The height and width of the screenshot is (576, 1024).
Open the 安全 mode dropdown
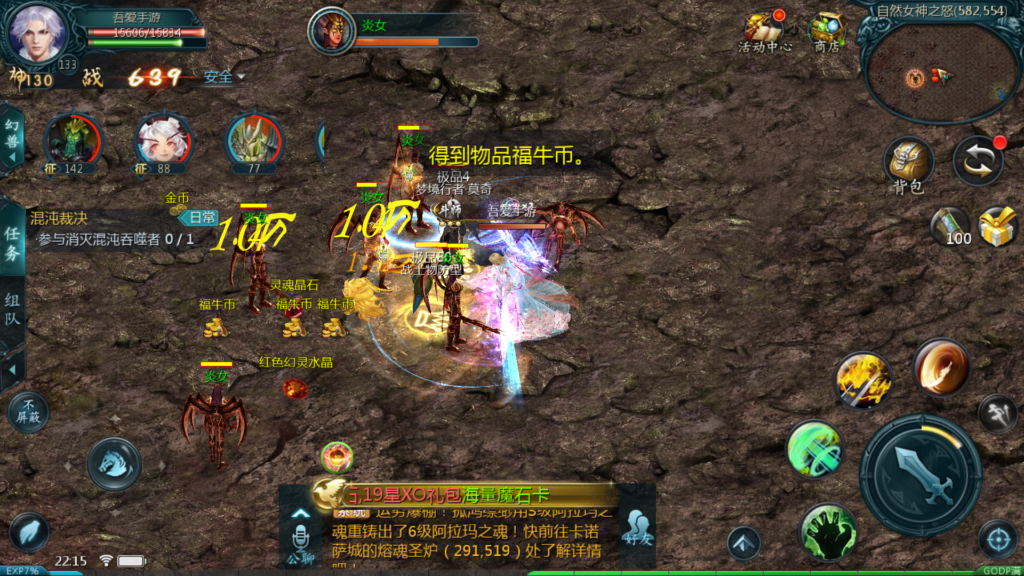[223, 77]
